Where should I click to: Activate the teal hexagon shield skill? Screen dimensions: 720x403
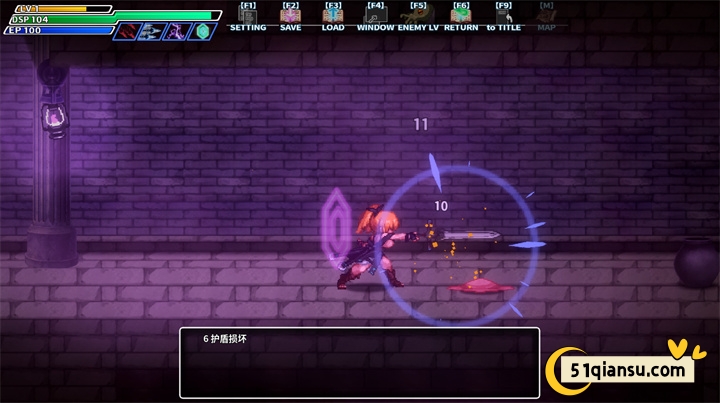[203, 31]
